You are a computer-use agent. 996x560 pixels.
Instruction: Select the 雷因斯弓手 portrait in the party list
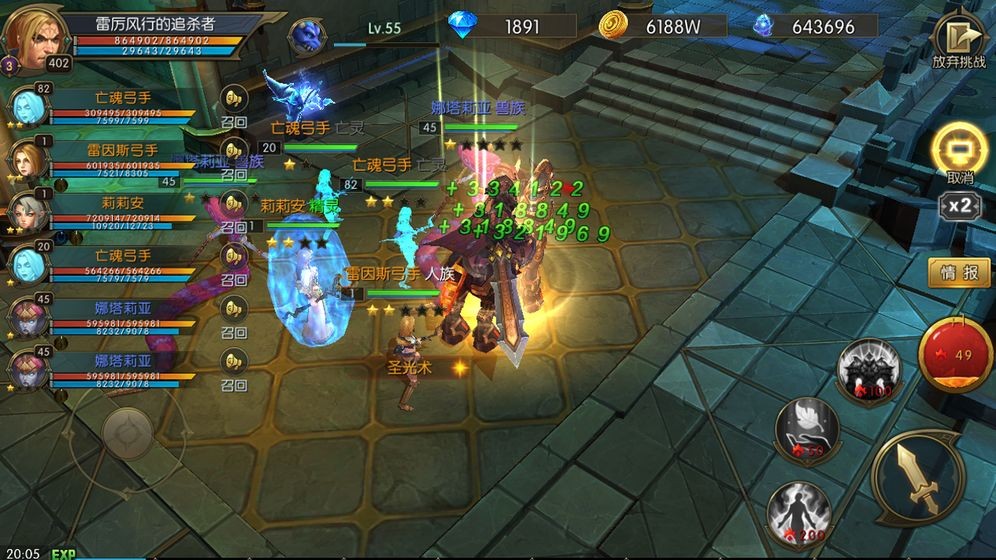(29, 159)
